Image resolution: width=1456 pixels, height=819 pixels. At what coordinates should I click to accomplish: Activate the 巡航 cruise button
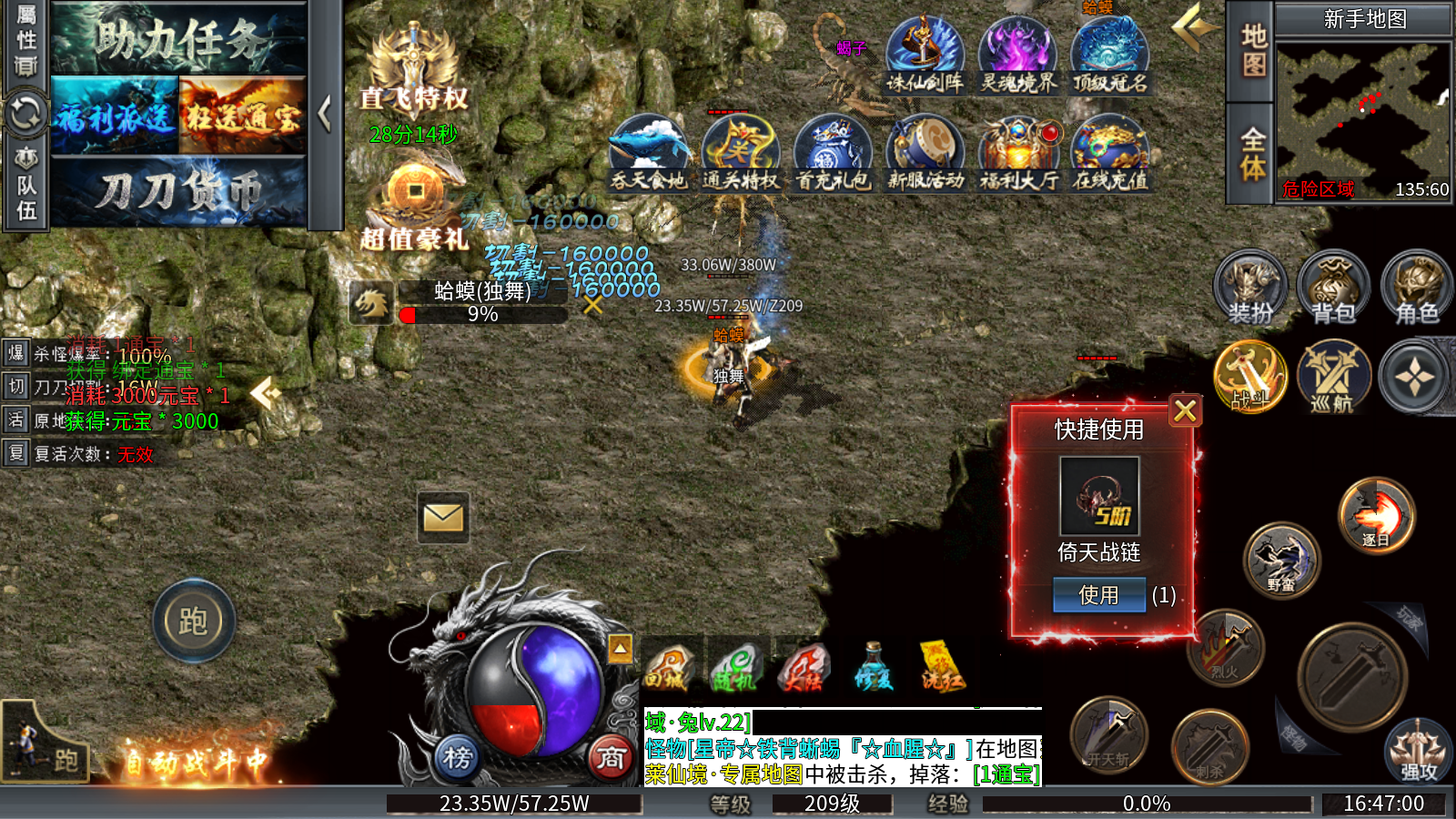1333,376
